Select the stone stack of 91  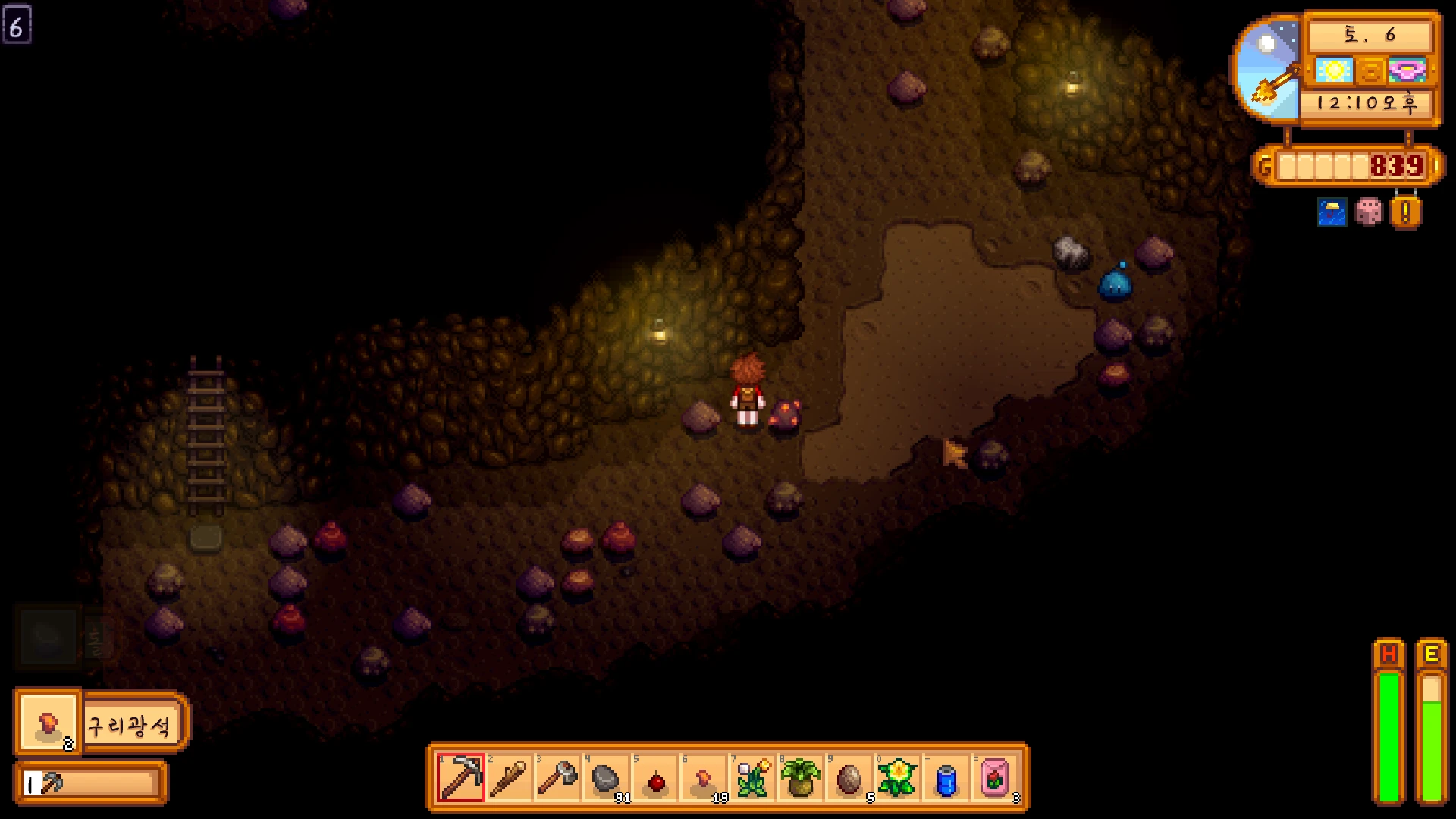click(606, 777)
